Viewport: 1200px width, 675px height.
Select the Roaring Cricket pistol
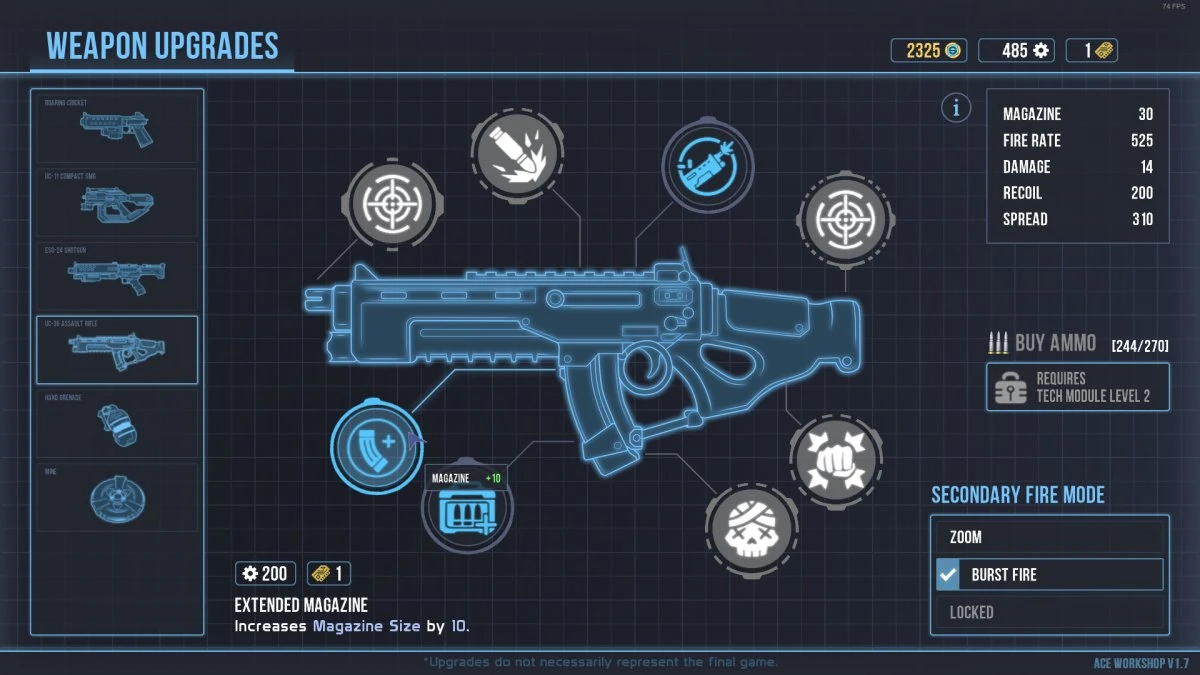(117, 128)
